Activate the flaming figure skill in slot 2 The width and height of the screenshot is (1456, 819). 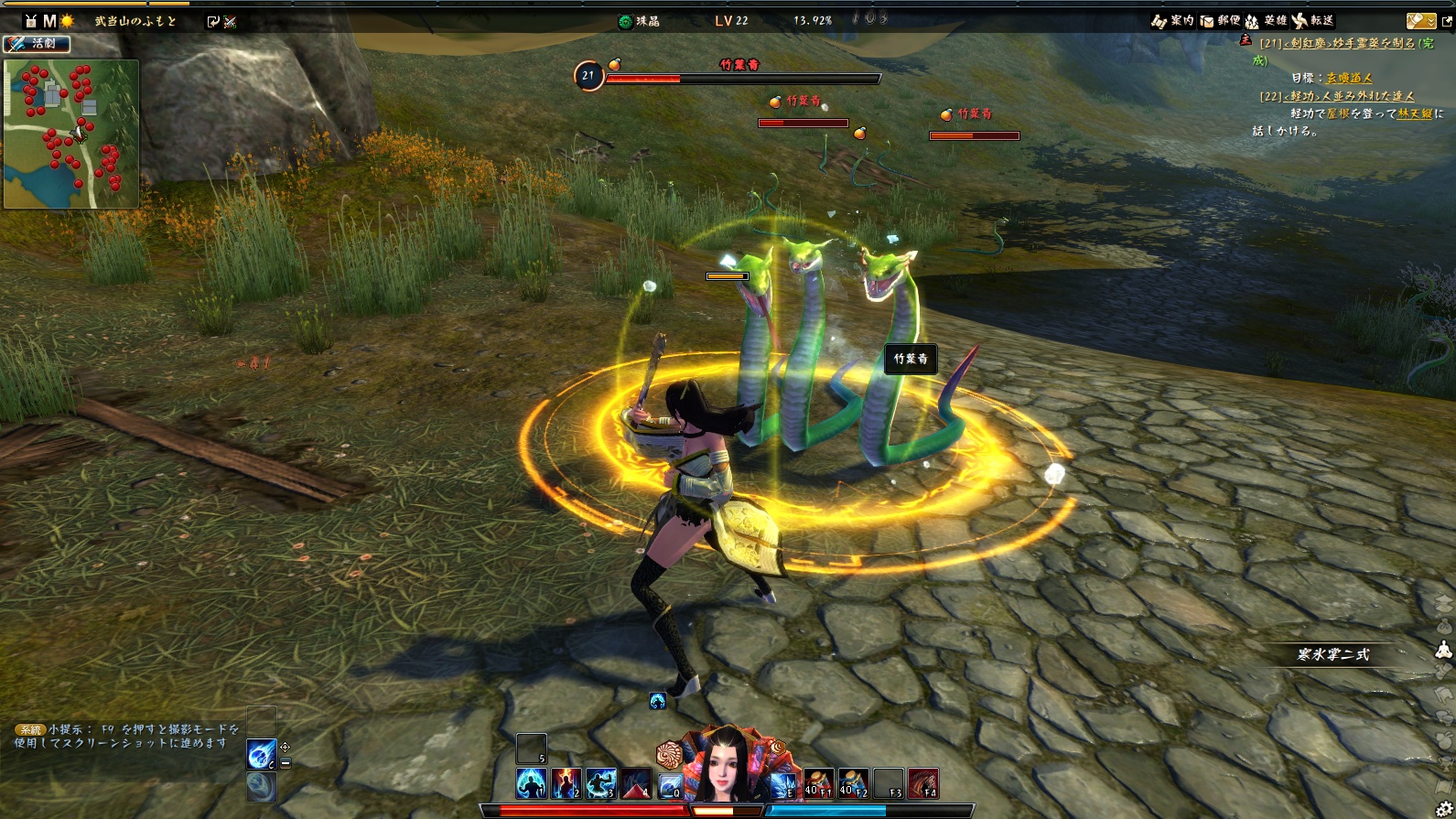(x=566, y=784)
